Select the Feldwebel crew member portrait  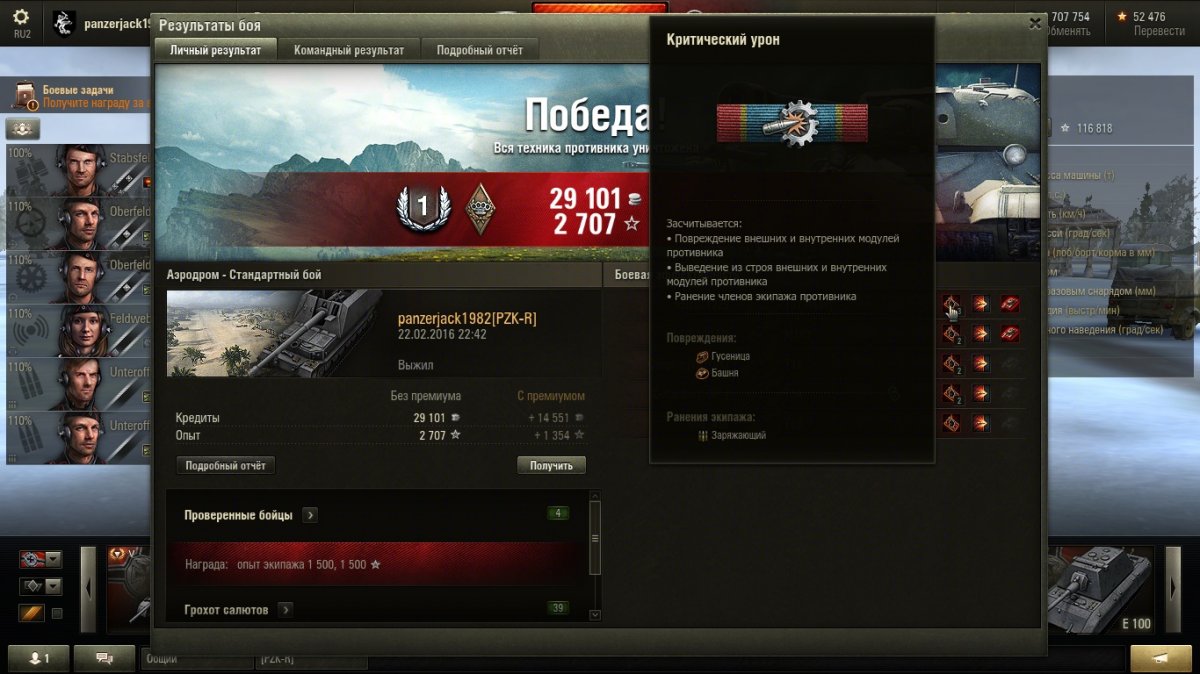80,330
